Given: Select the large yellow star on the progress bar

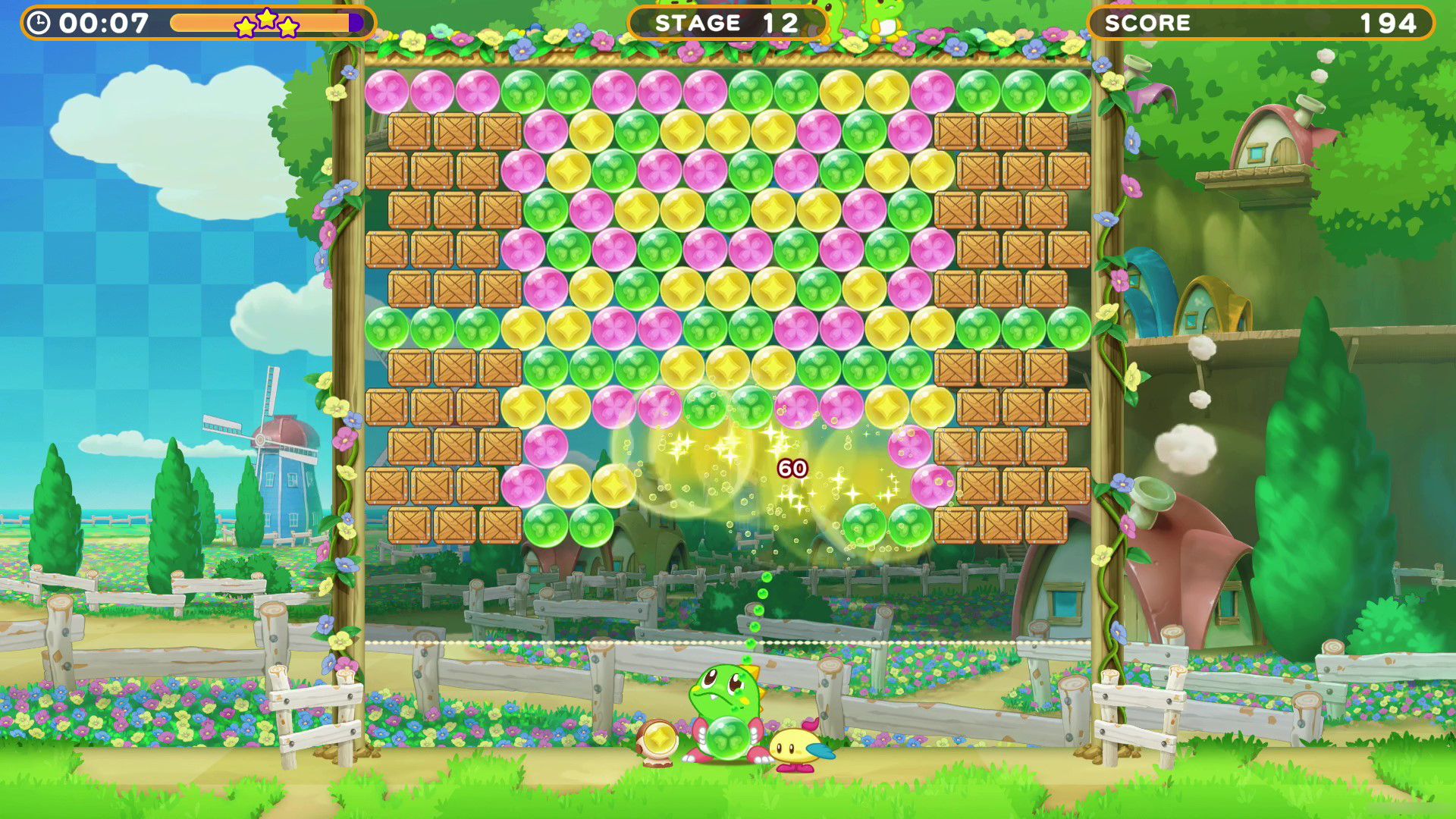Looking at the screenshot, I should (266, 20).
